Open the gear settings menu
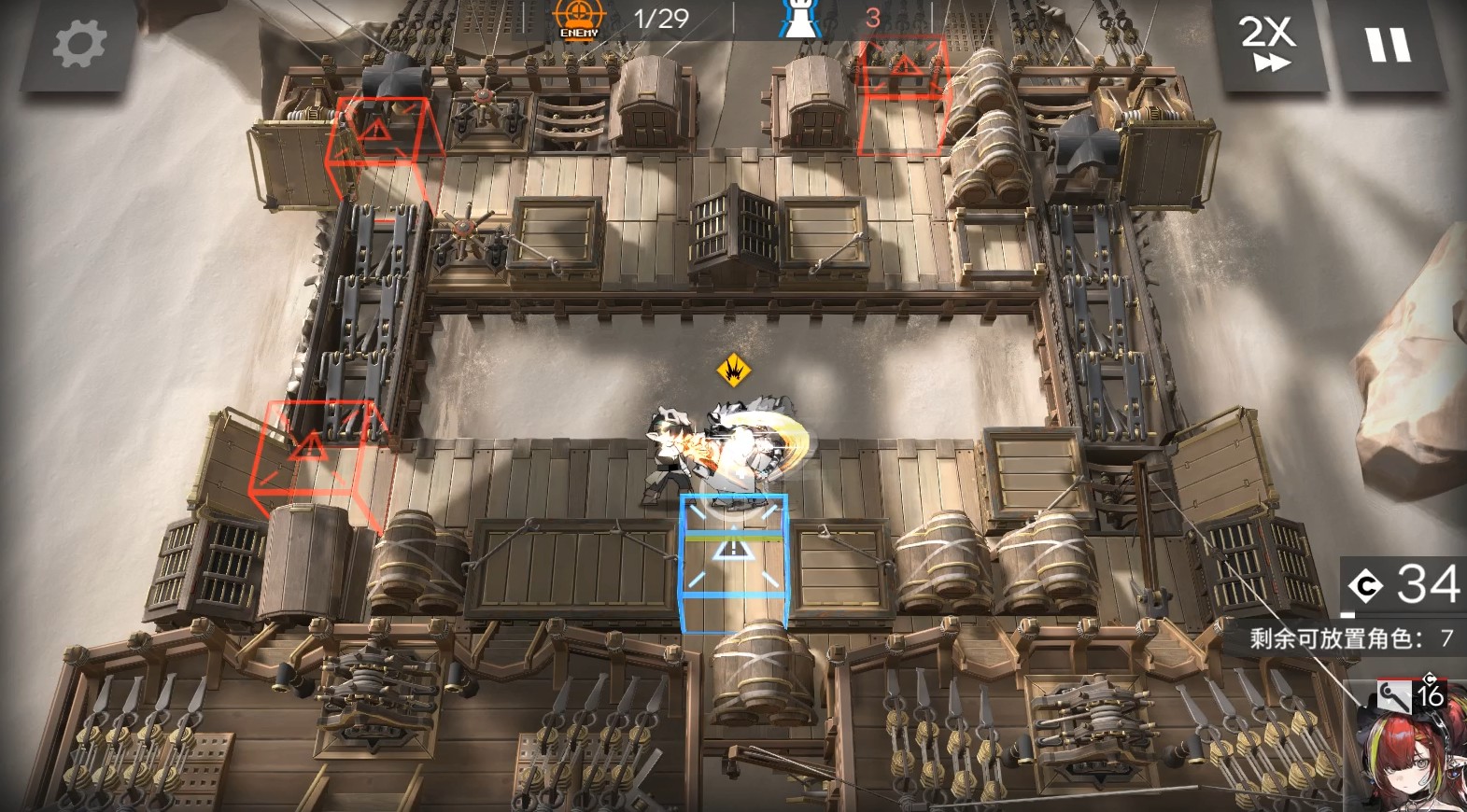 pos(78,44)
